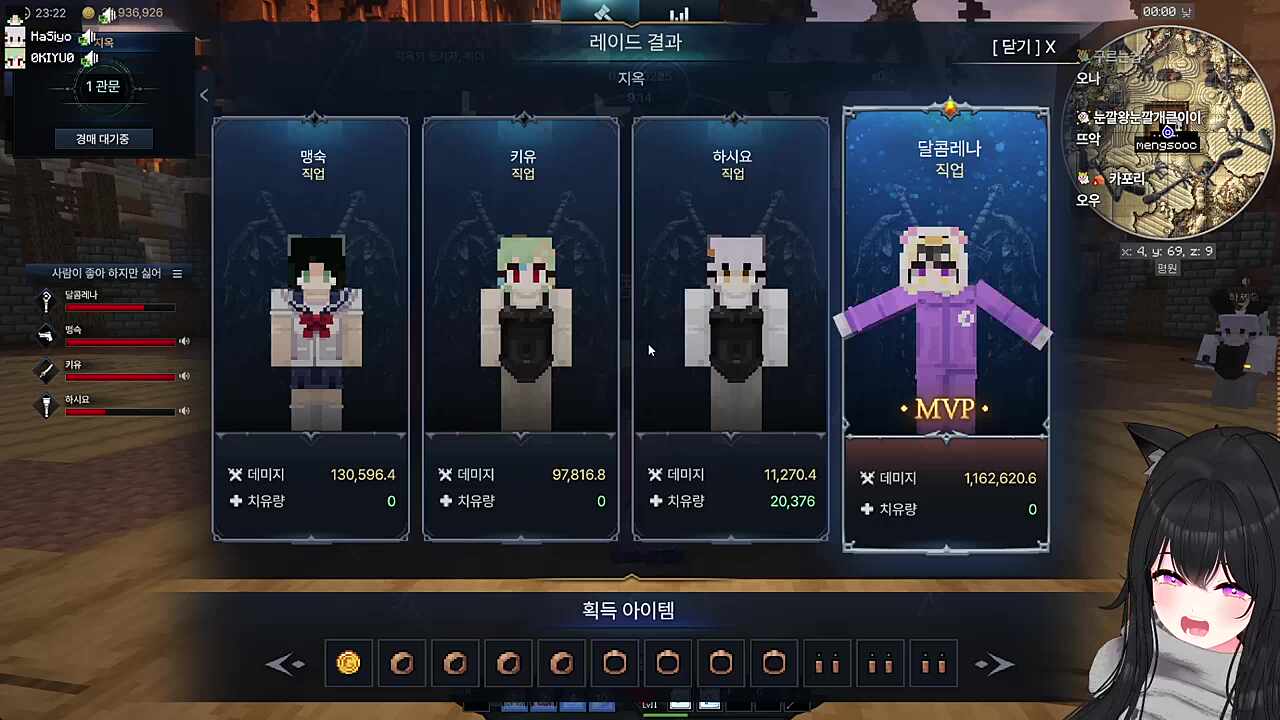Go back using the left arrow in 획득 아이템

pyautogui.click(x=286, y=664)
